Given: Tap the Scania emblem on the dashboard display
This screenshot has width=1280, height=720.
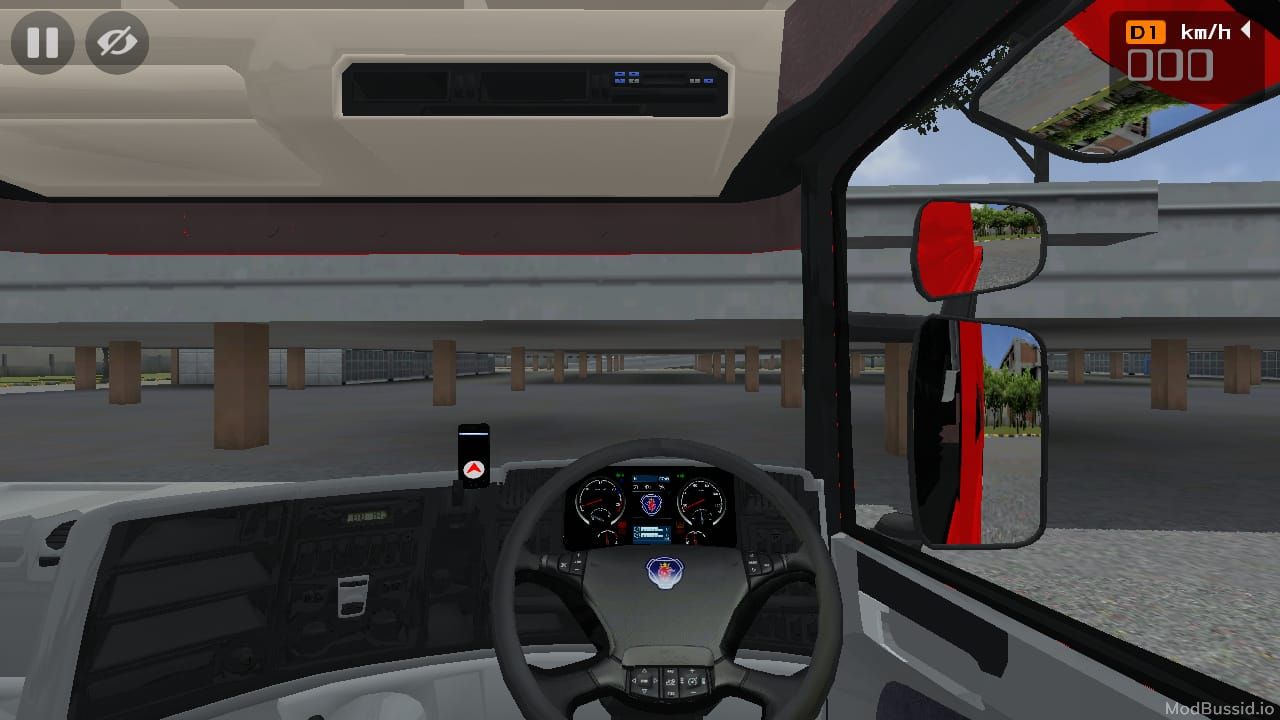Looking at the screenshot, I should pos(651,503).
